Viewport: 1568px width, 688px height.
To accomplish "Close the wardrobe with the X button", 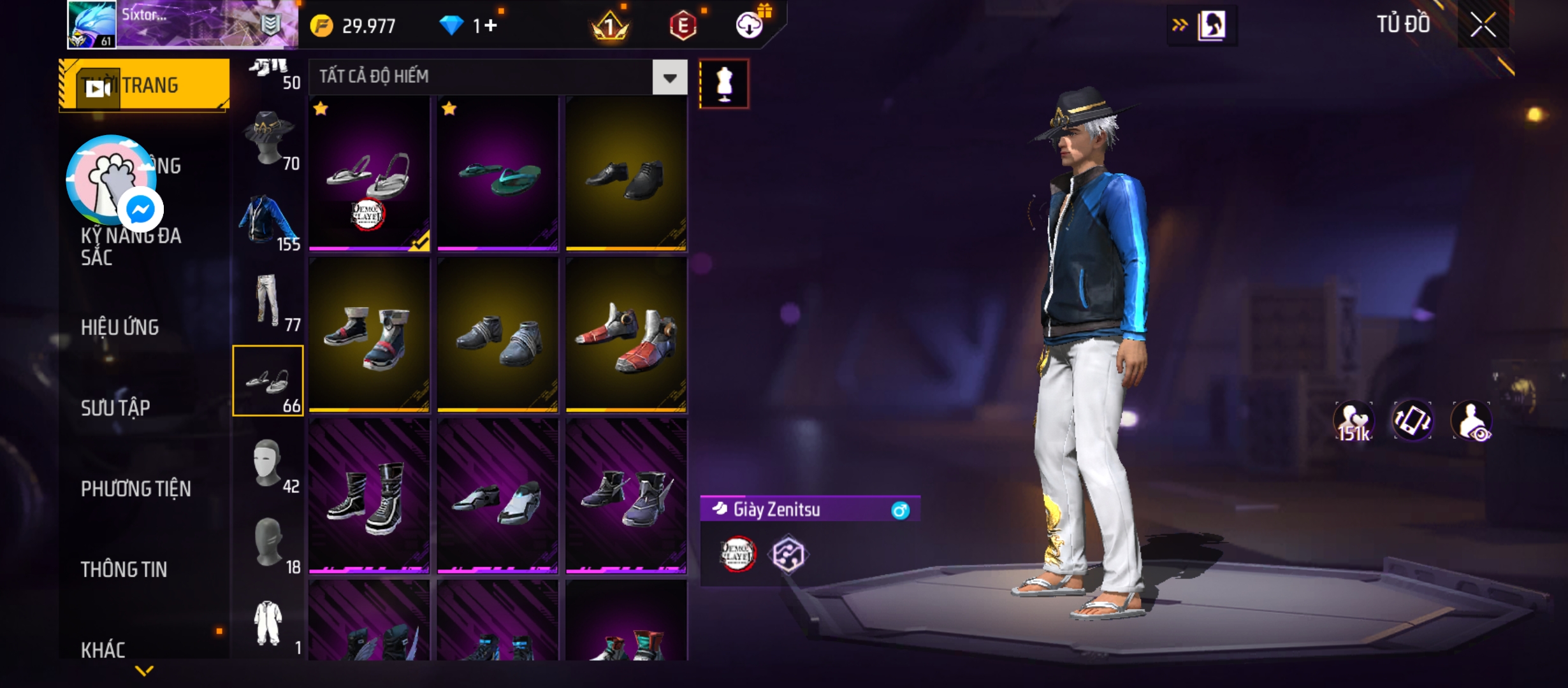I will (1483, 25).
